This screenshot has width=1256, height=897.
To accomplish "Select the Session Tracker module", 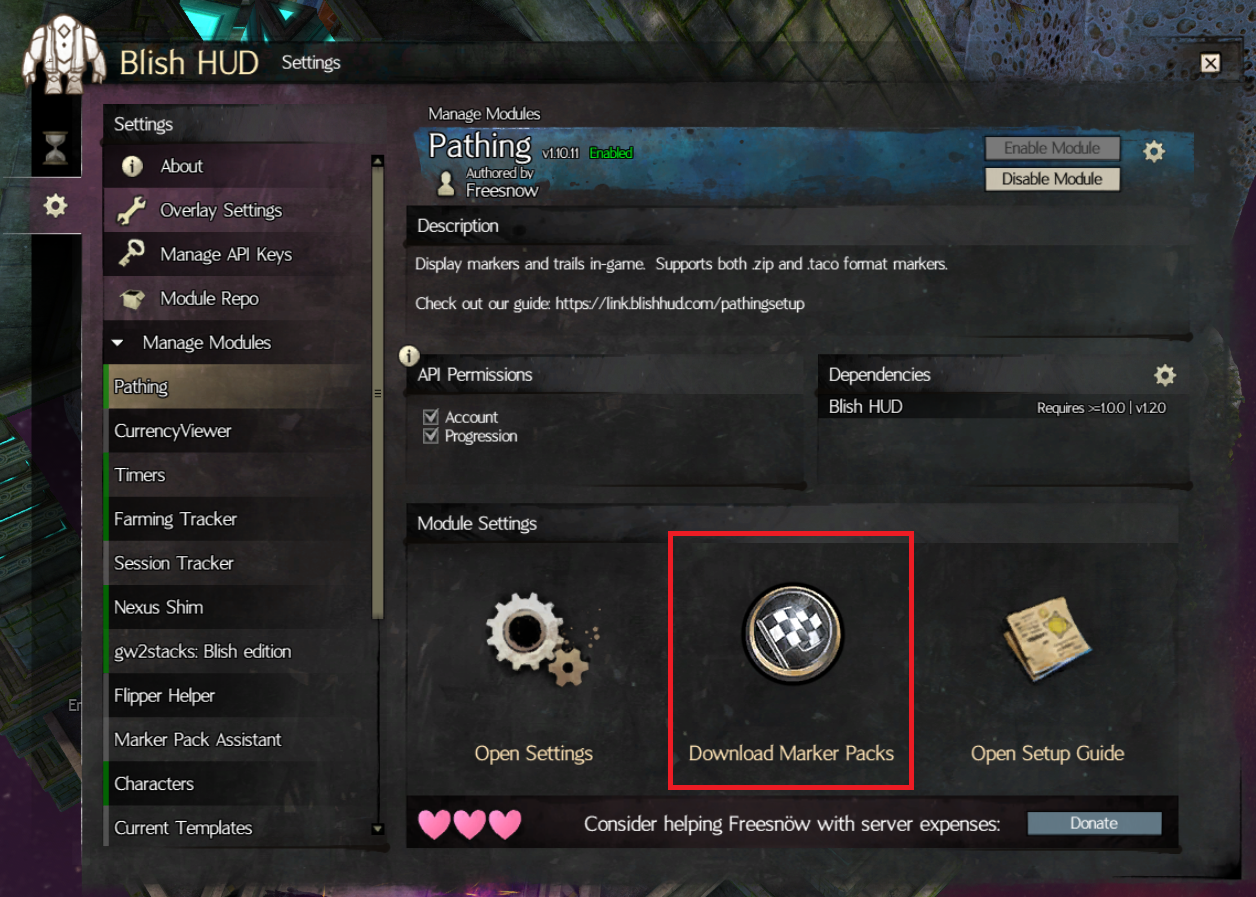I will pyautogui.click(x=173, y=563).
